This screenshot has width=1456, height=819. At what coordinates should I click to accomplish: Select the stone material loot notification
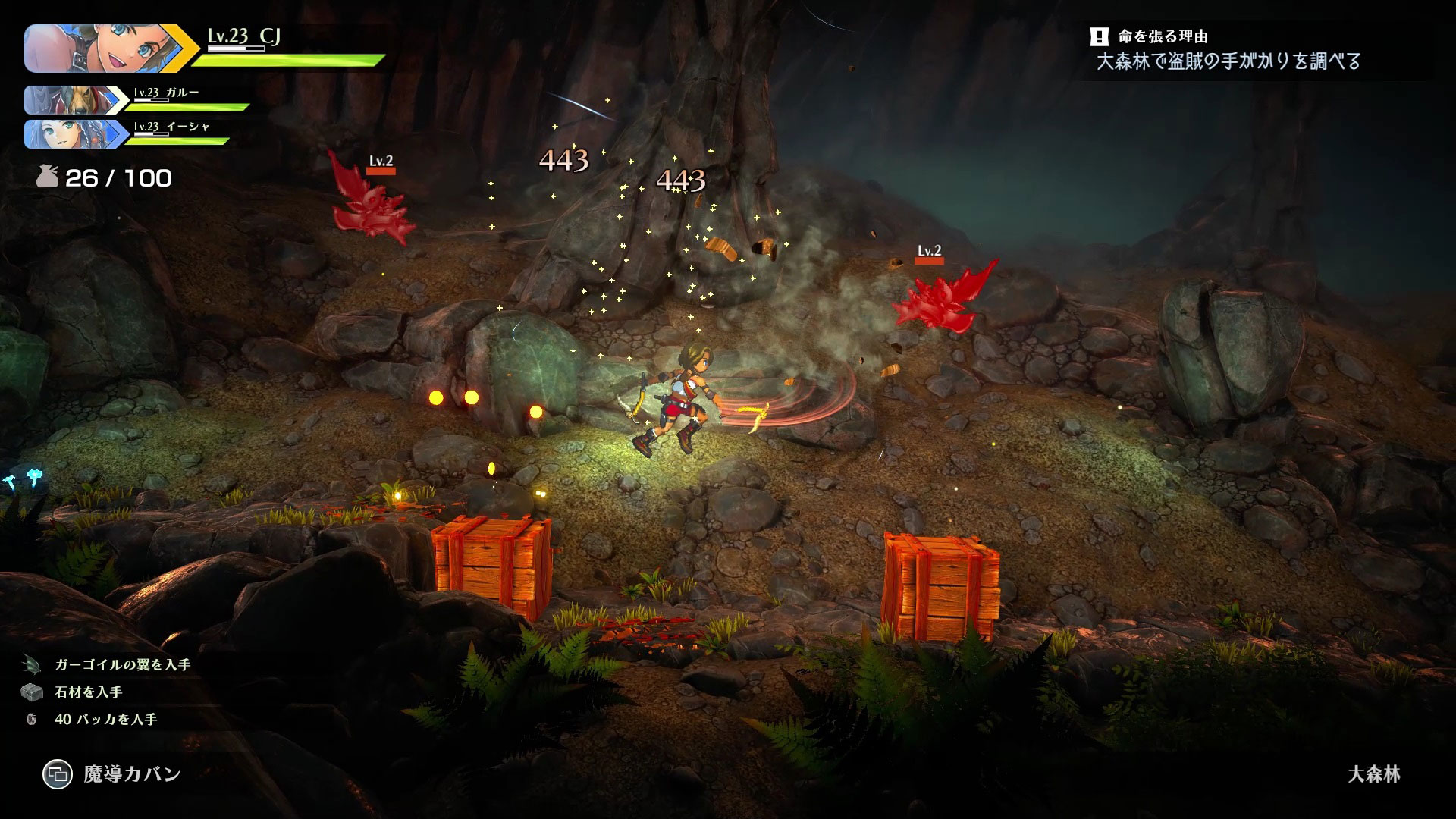88,692
